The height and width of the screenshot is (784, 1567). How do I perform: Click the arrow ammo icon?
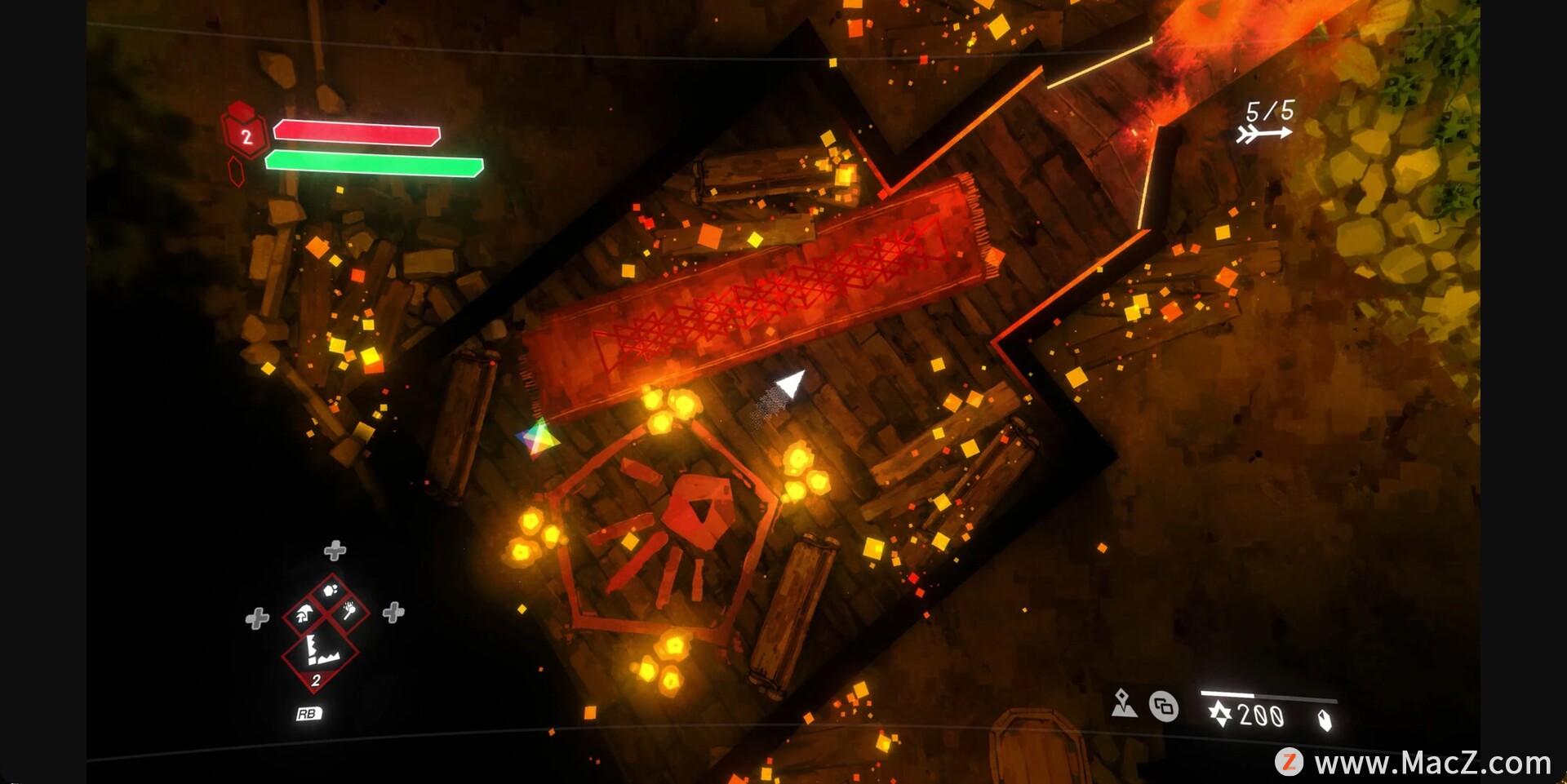point(1263,133)
